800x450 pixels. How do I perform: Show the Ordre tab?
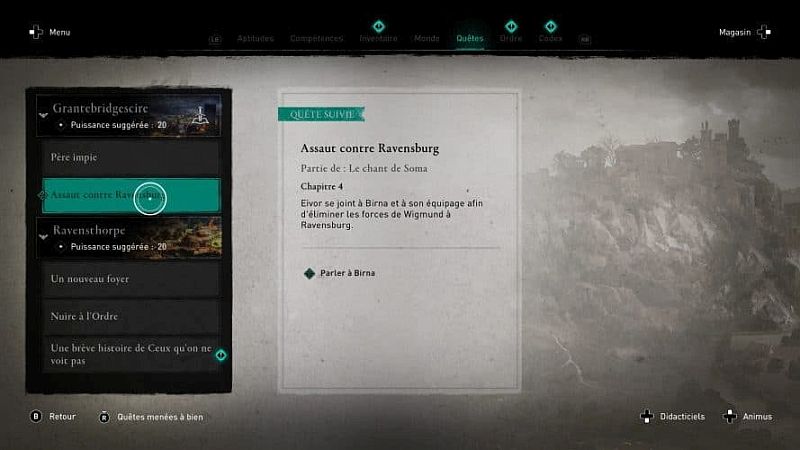pyautogui.click(x=510, y=38)
